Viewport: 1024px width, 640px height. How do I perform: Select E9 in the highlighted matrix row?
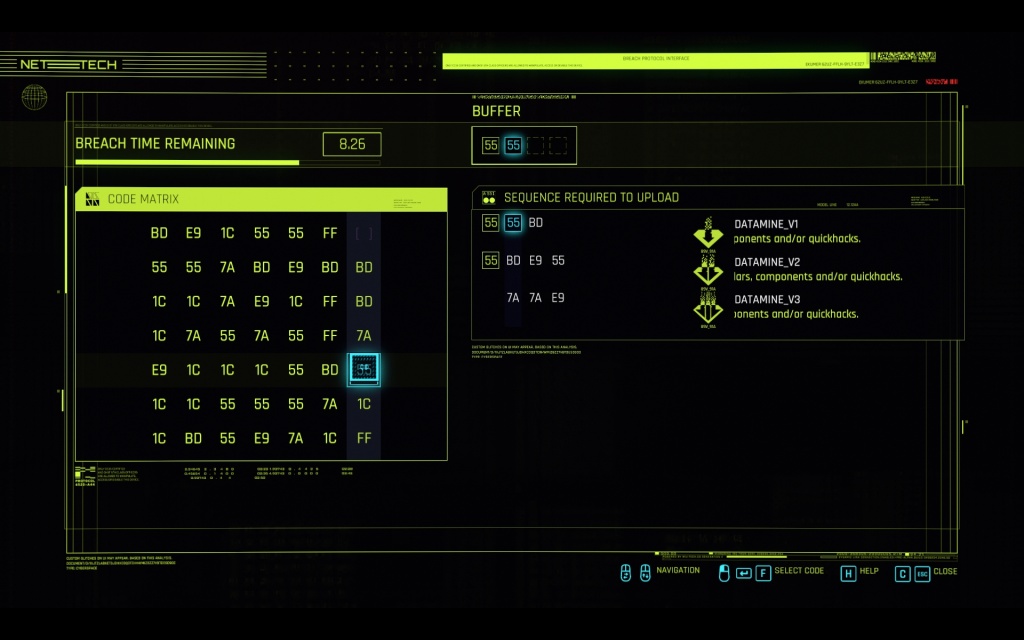click(x=159, y=370)
